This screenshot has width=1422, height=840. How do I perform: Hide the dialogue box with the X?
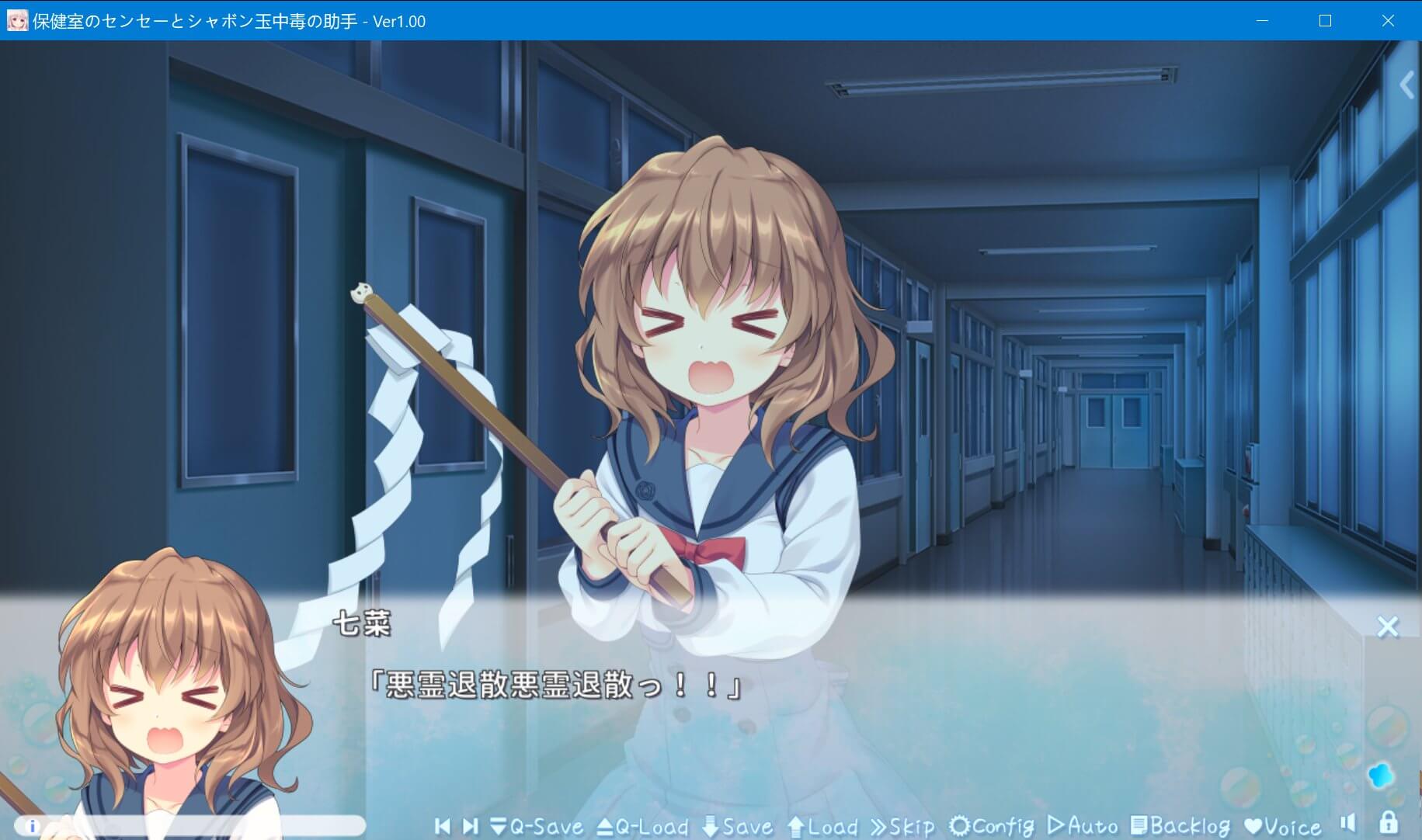click(x=1387, y=627)
